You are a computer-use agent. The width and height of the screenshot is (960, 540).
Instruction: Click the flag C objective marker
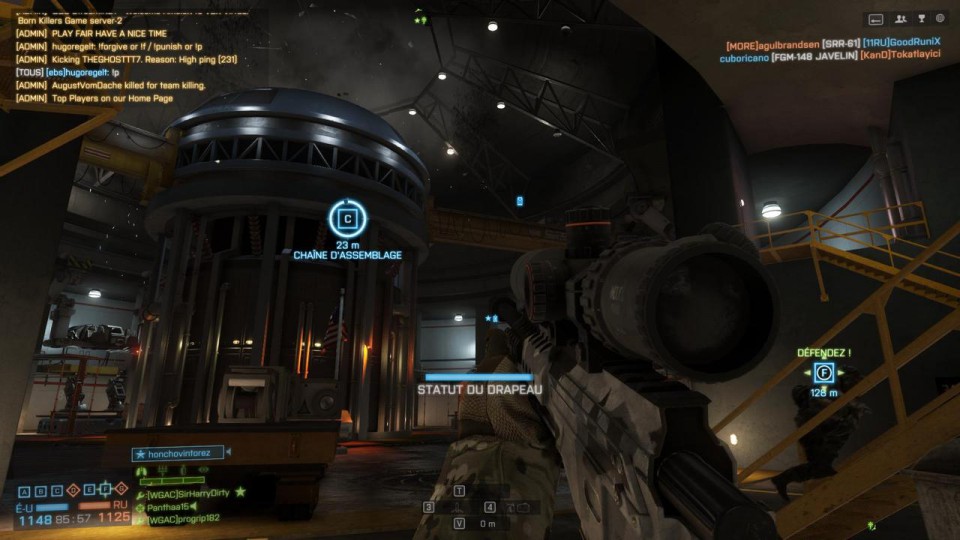point(348,219)
